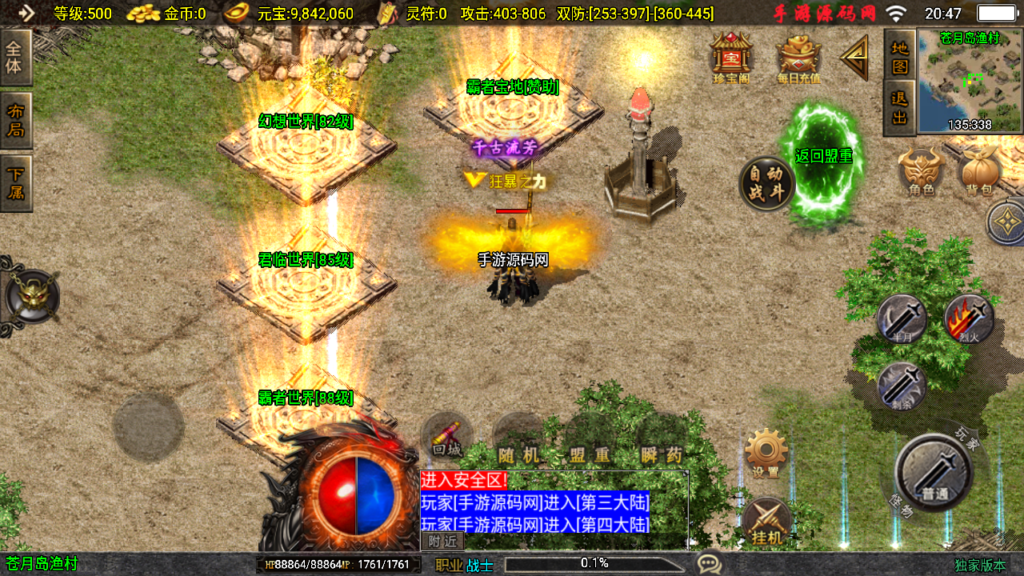Select the 布局 layout tab
The image size is (1024, 576).
[x=17, y=120]
